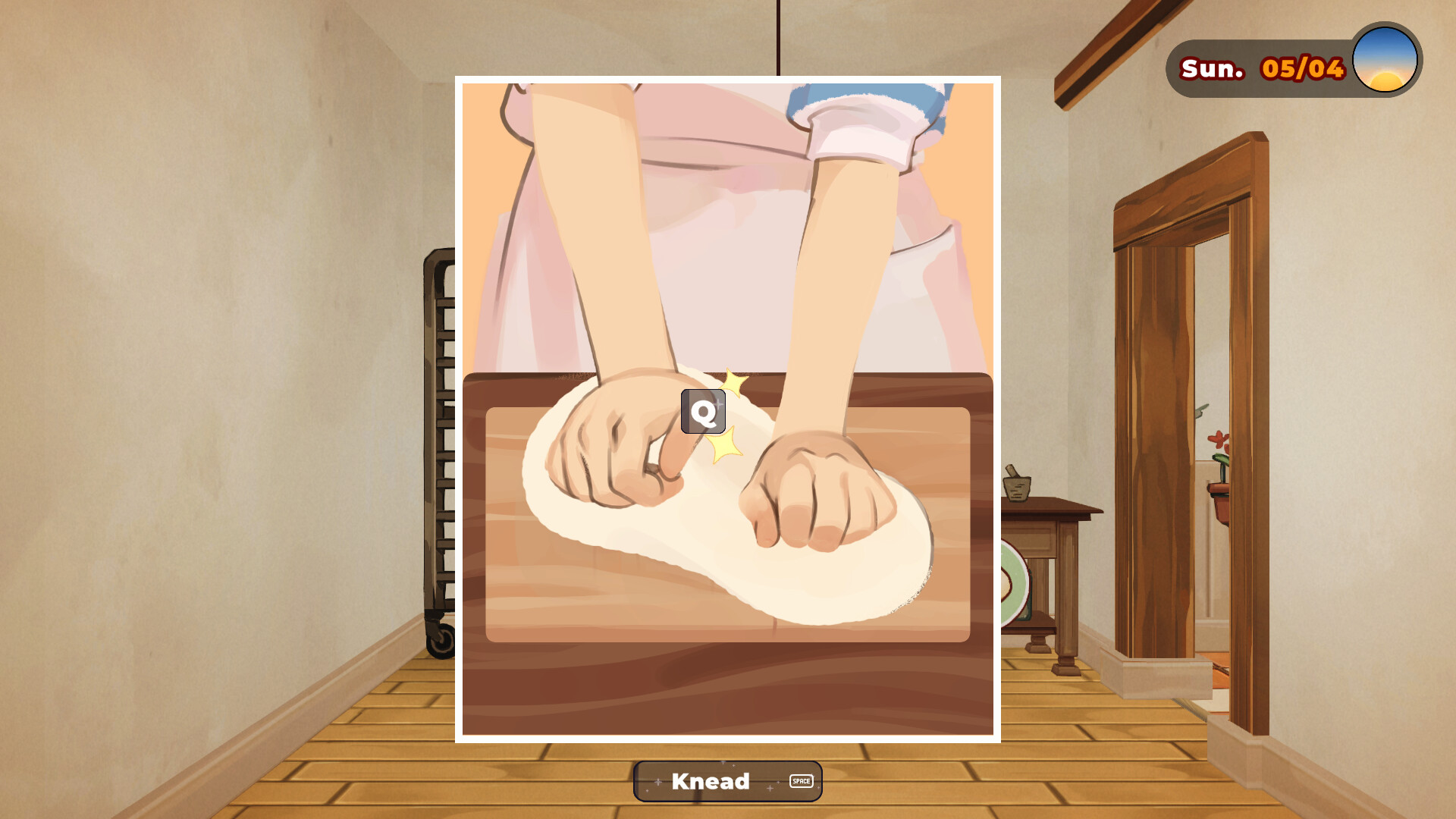Expand the Knead action bar
The height and width of the screenshot is (819, 1456).
[726, 781]
